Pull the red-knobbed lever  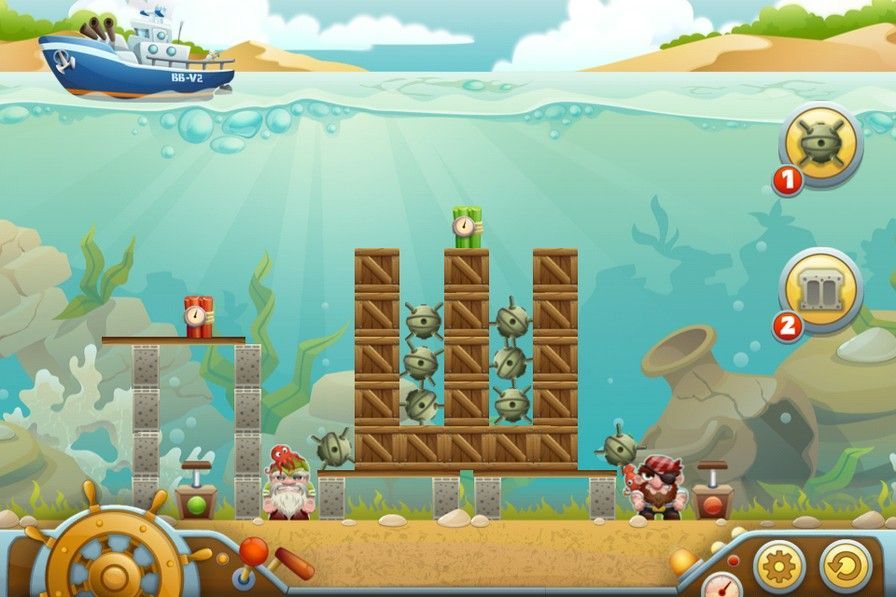coord(255,548)
